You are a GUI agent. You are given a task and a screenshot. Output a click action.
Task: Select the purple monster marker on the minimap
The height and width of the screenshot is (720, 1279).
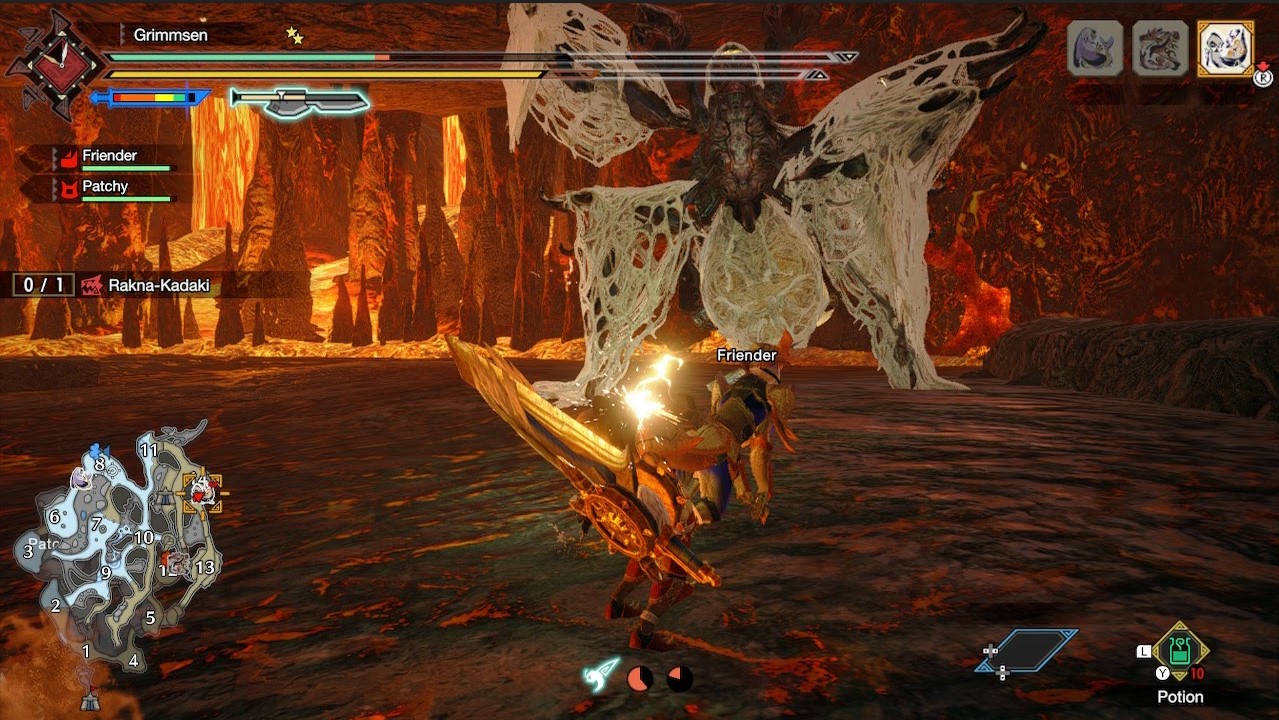point(80,479)
